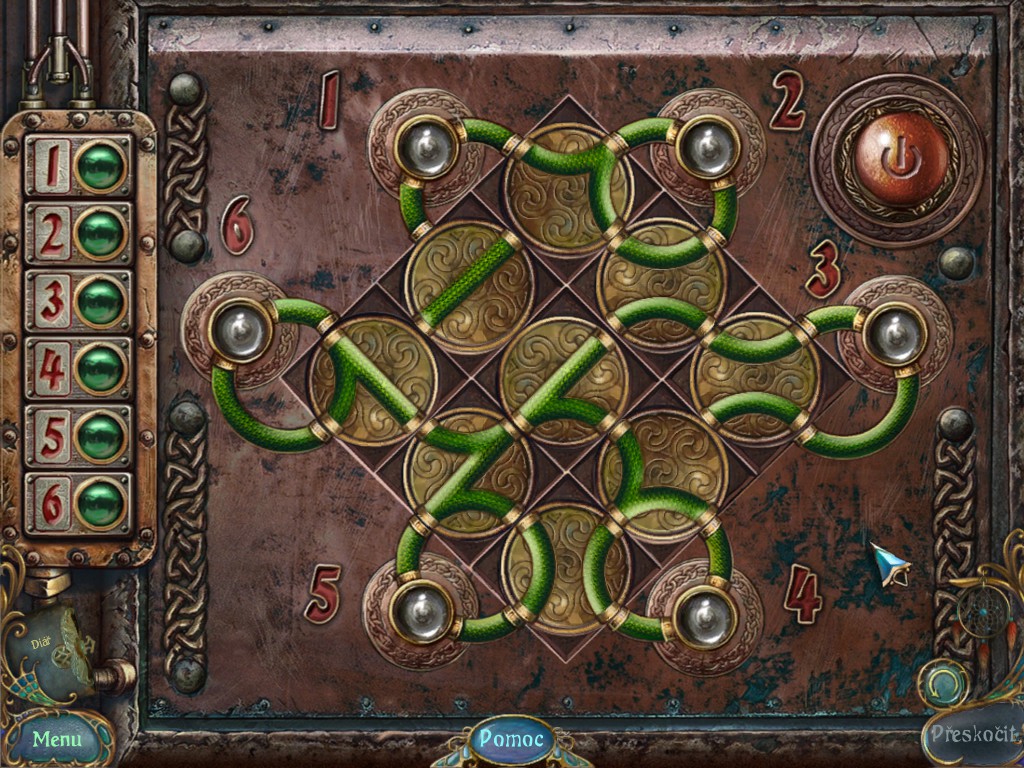The image size is (1024, 768).
Task: Activate the red power button
Action: [x=900, y=160]
